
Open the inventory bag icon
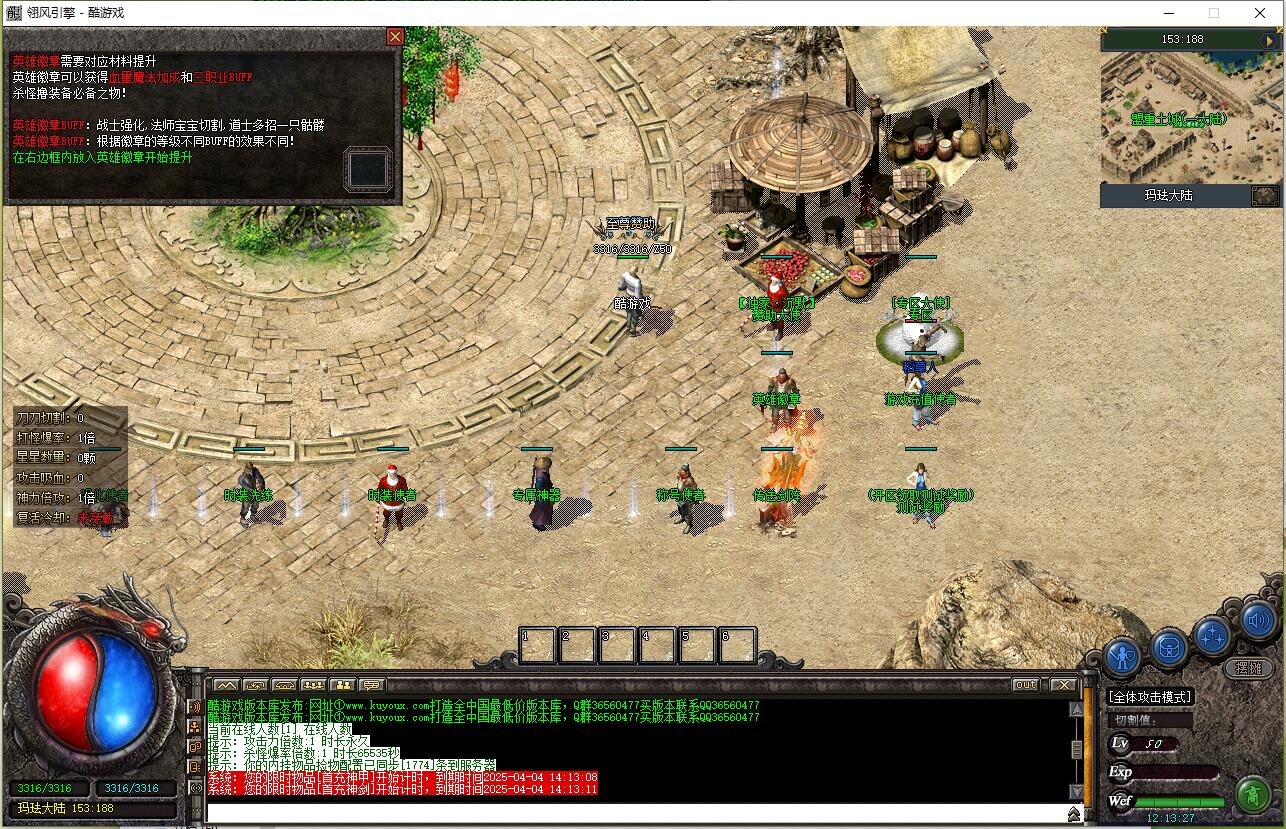pyautogui.click(x=1168, y=648)
